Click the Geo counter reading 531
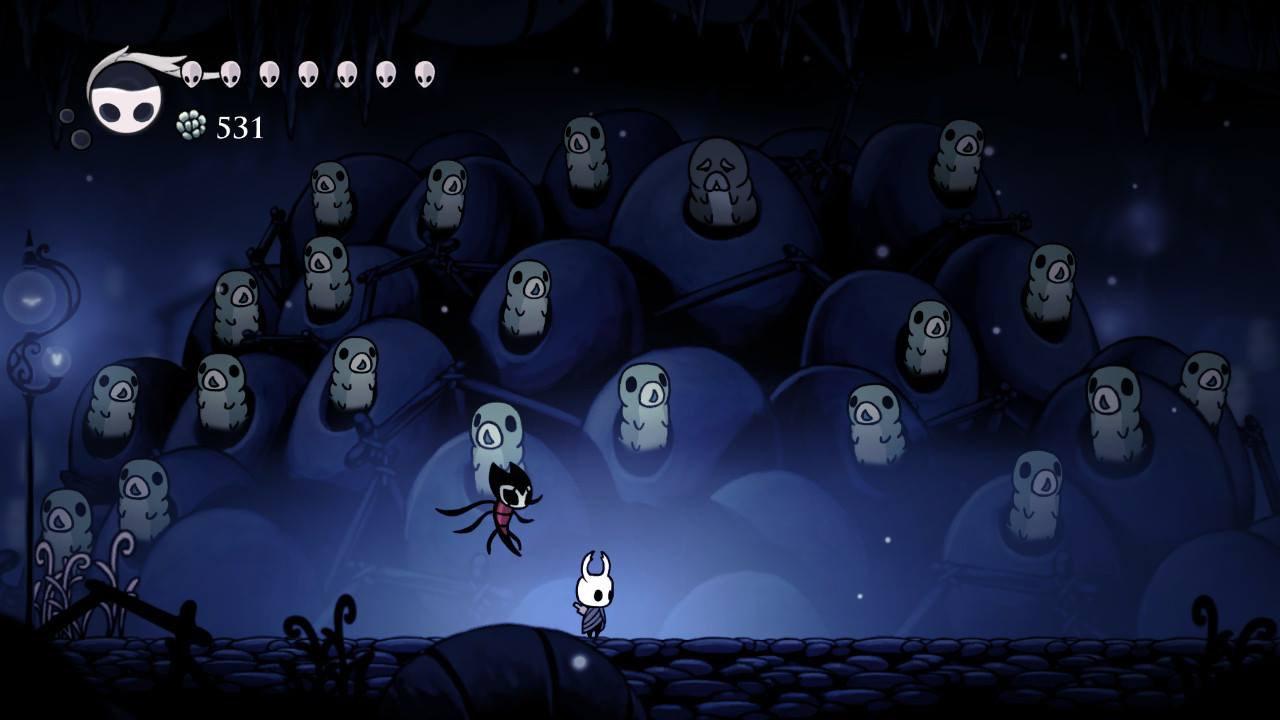Screen dimensions: 1280x720 pos(240,126)
